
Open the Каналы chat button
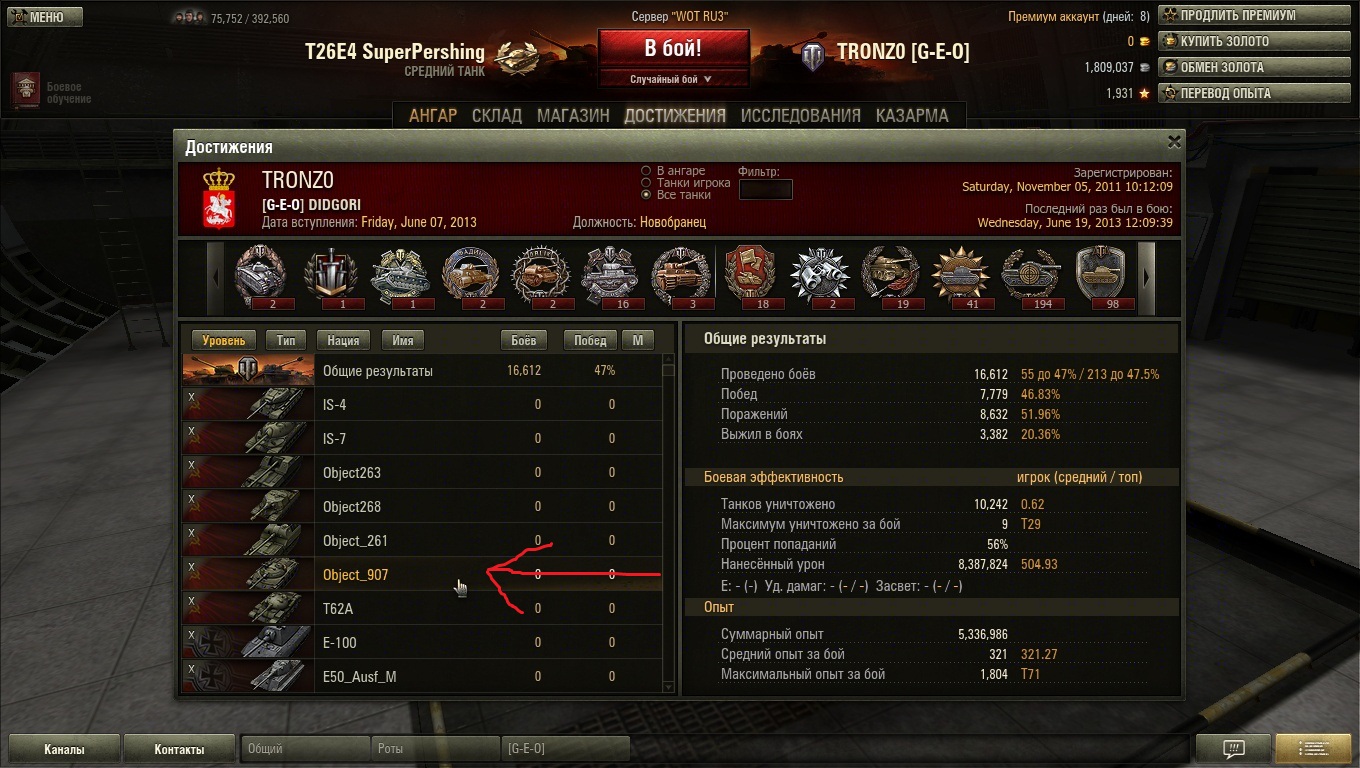[64, 749]
